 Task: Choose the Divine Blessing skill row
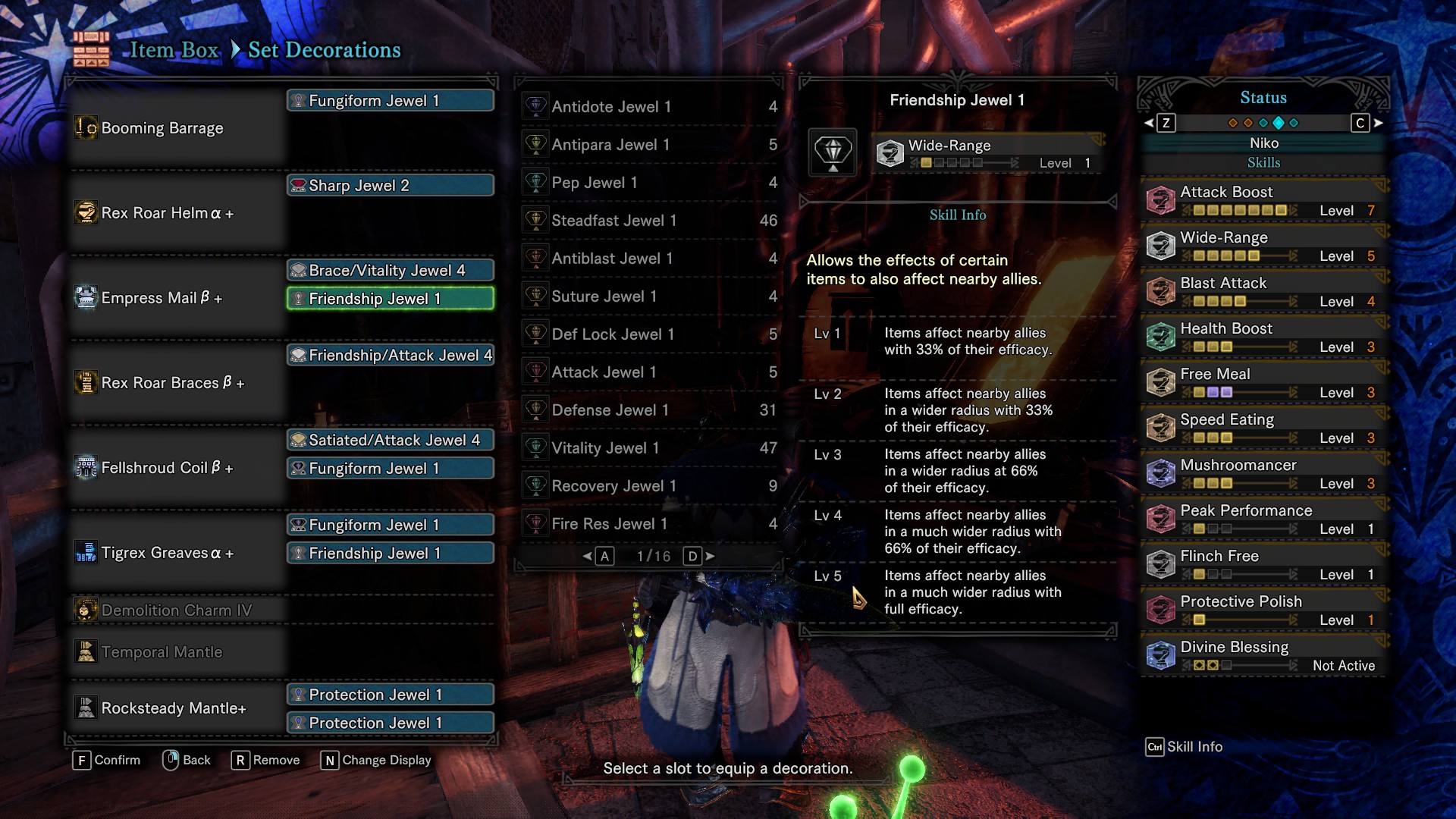pyautogui.click(x=1263, y=656)
